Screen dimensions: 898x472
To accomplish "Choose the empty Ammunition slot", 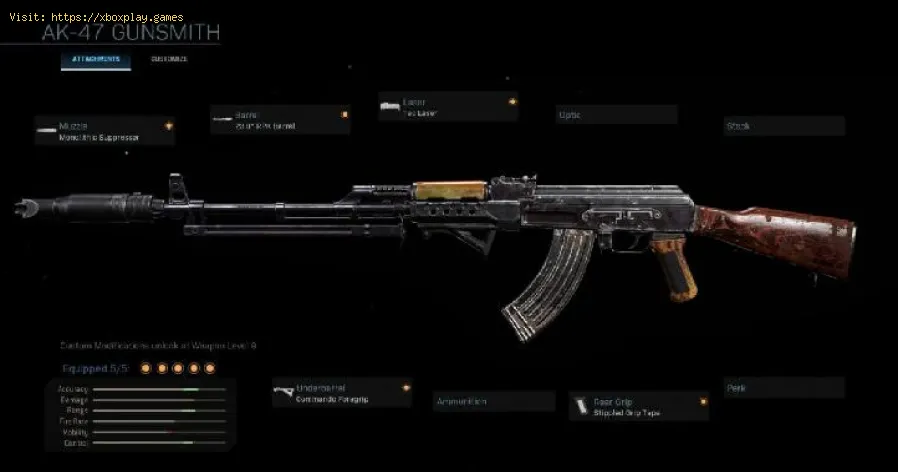I will (x=494, y=402).
